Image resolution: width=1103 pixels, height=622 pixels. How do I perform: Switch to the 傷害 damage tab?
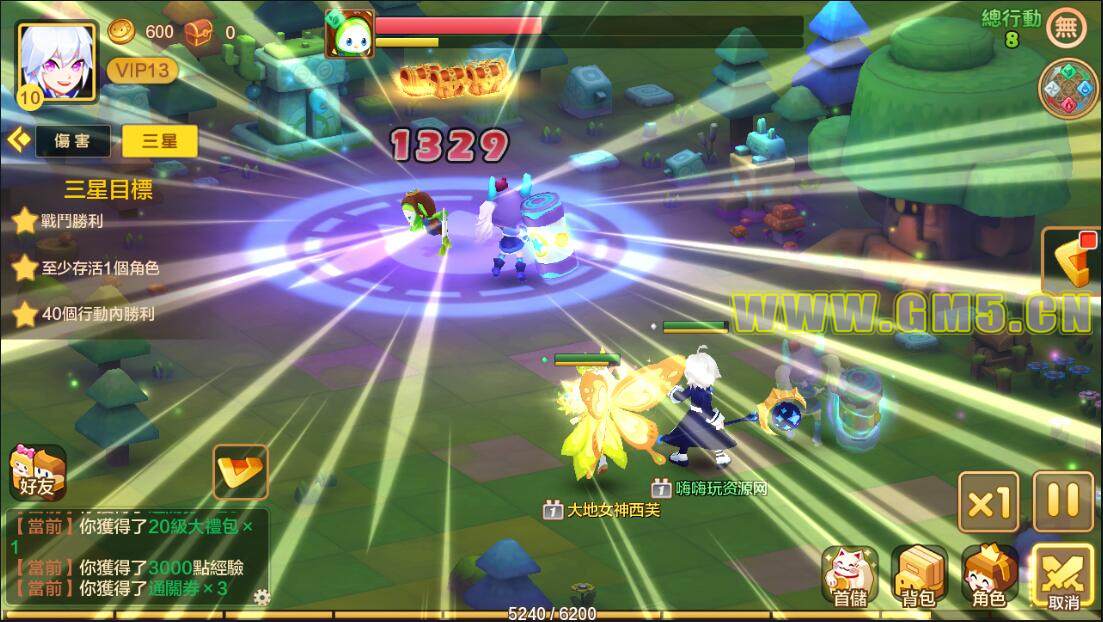tap(73, 141)
